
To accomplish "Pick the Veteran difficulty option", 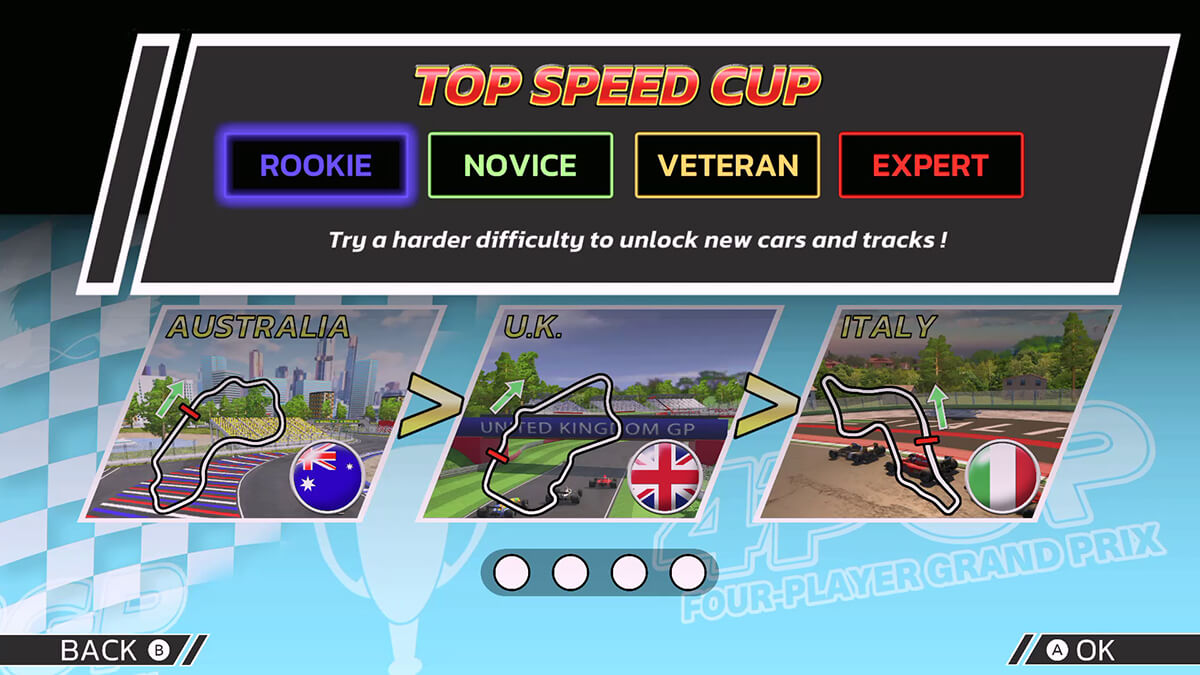I will tap(727, 166).
